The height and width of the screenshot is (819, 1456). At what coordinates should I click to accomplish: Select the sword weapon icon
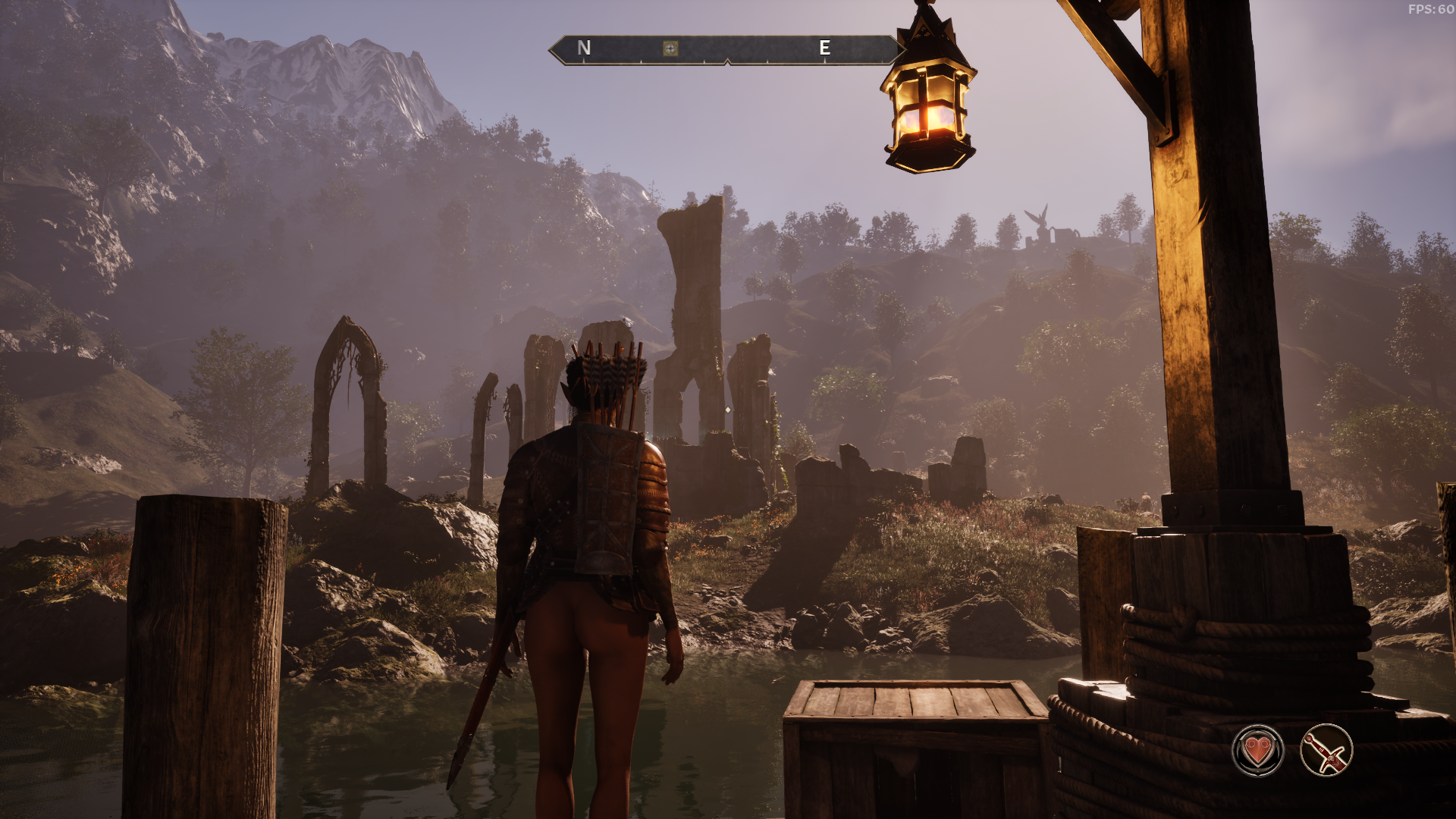coord(1326,751)
